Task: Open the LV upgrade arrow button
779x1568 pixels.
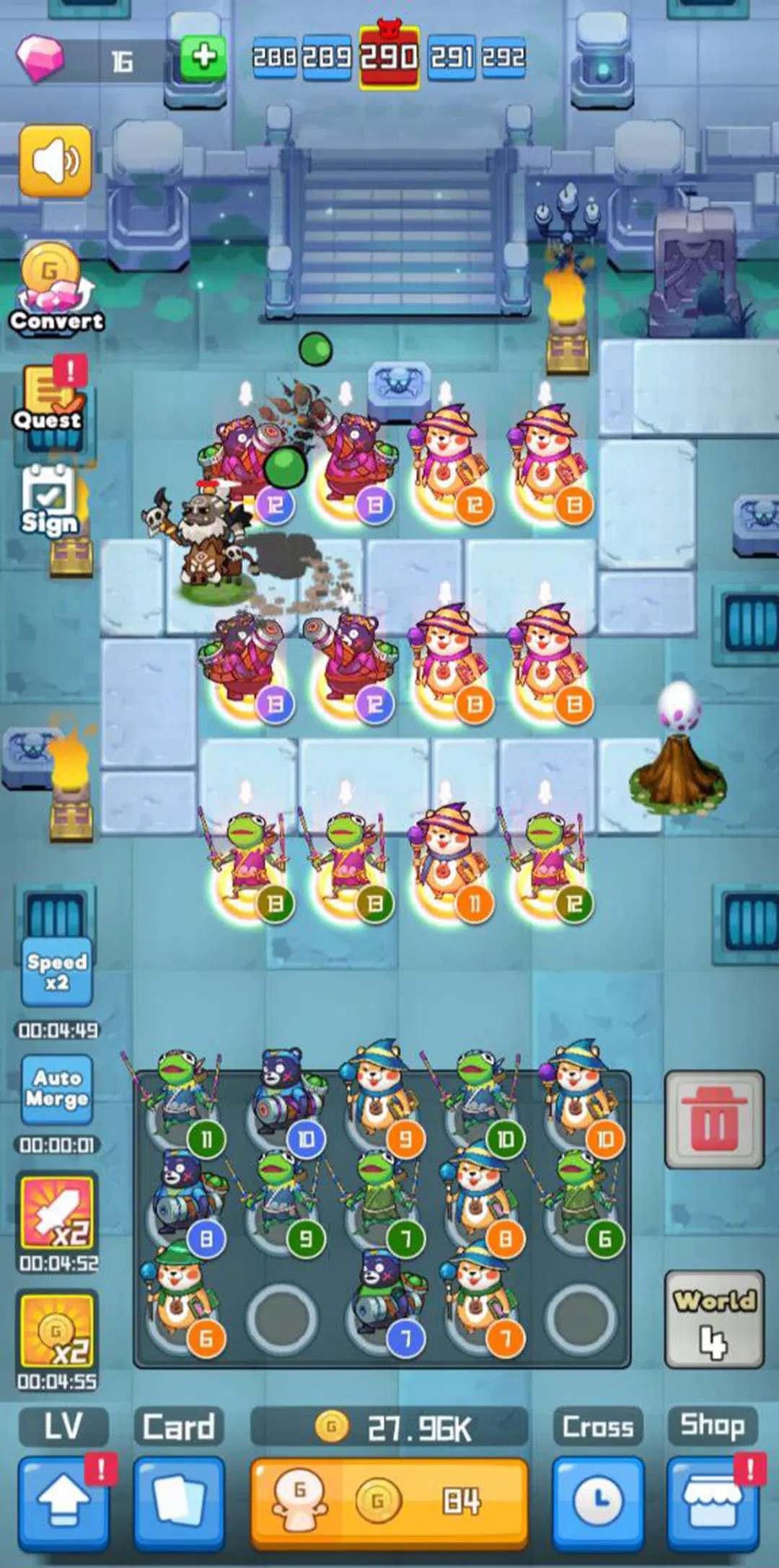Action: pyautogui.click(x=63, y=1503)
